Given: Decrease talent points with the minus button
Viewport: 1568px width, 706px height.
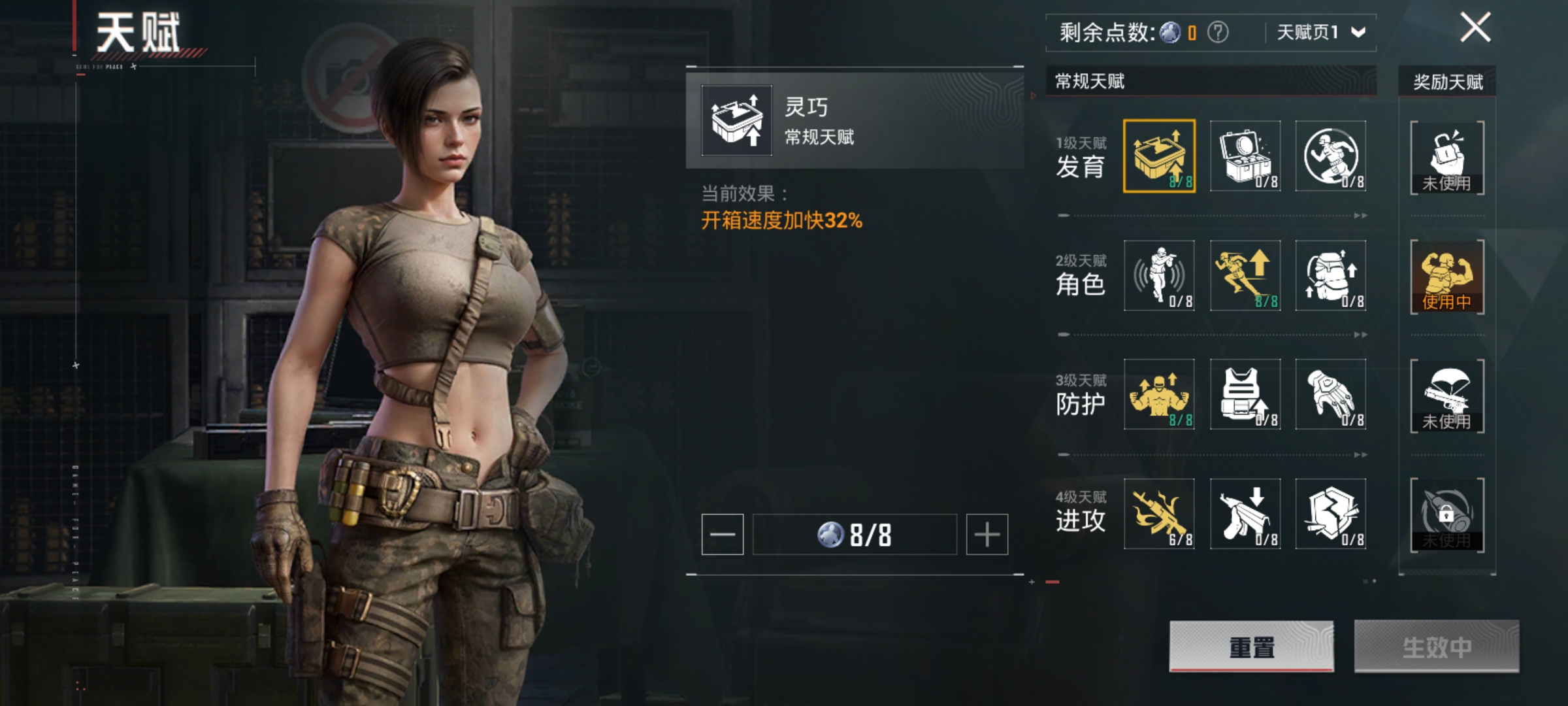Looking at the screenshot, I should 722,535.
